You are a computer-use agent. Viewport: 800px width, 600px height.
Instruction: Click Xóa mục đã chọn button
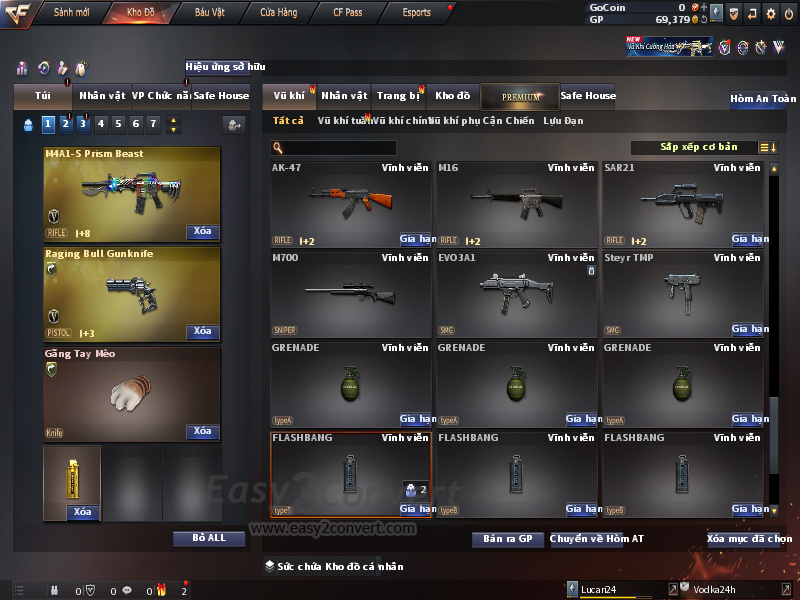pos(749,539)
